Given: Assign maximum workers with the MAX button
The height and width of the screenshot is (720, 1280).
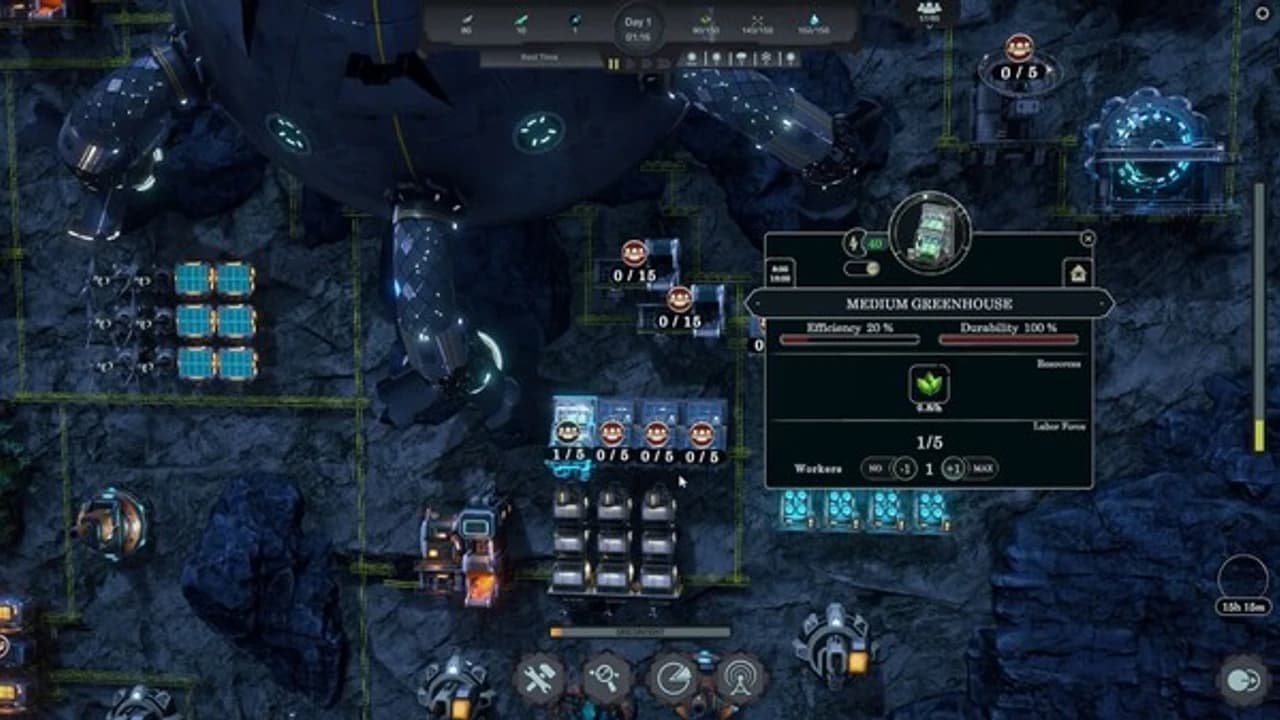Looking at the screenshot, I should 981,469.
